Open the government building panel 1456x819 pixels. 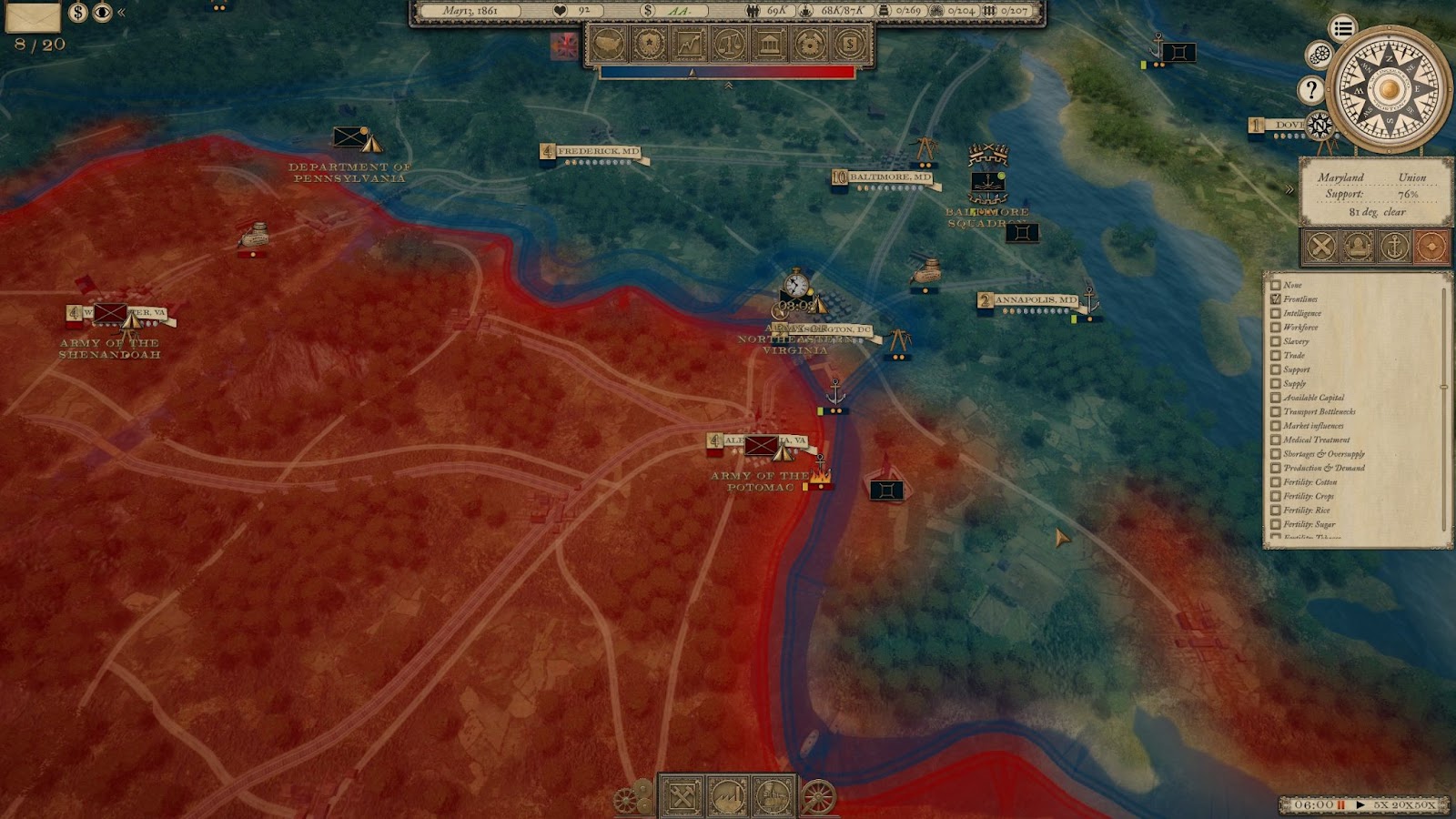[x=769, y=44]
